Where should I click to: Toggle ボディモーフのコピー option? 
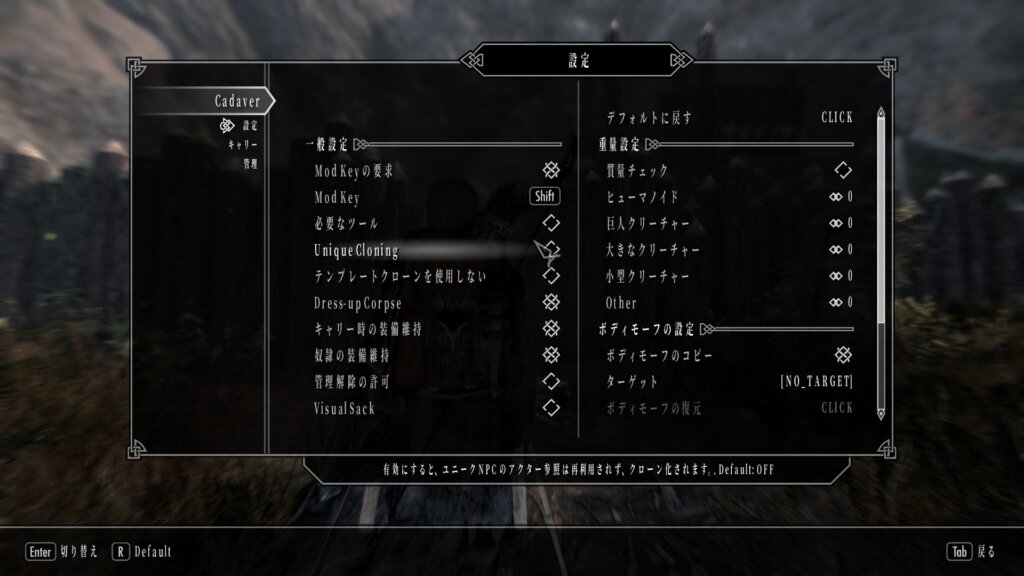(x=843, y=355)
